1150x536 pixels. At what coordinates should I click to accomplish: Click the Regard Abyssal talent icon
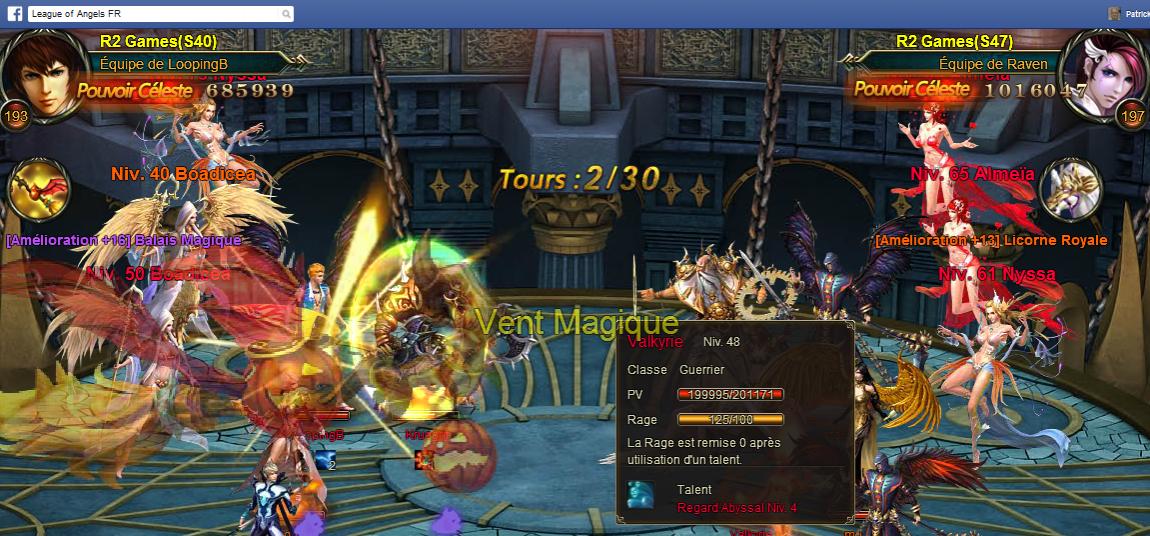click(641, 494)
